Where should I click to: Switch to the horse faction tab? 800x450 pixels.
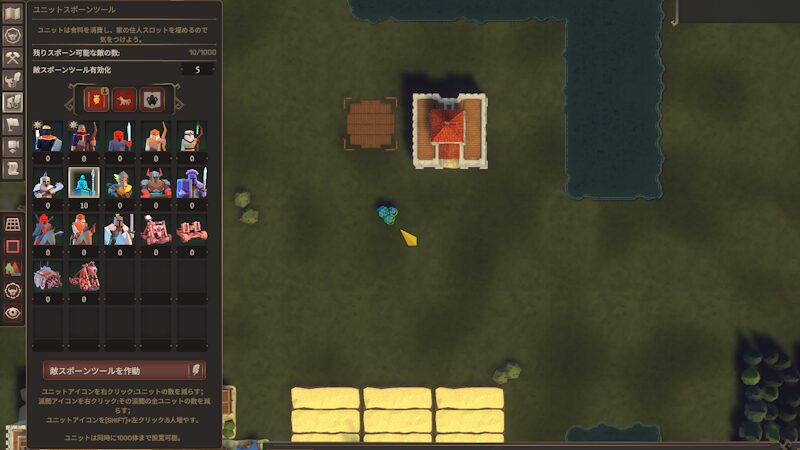point(124,98)
